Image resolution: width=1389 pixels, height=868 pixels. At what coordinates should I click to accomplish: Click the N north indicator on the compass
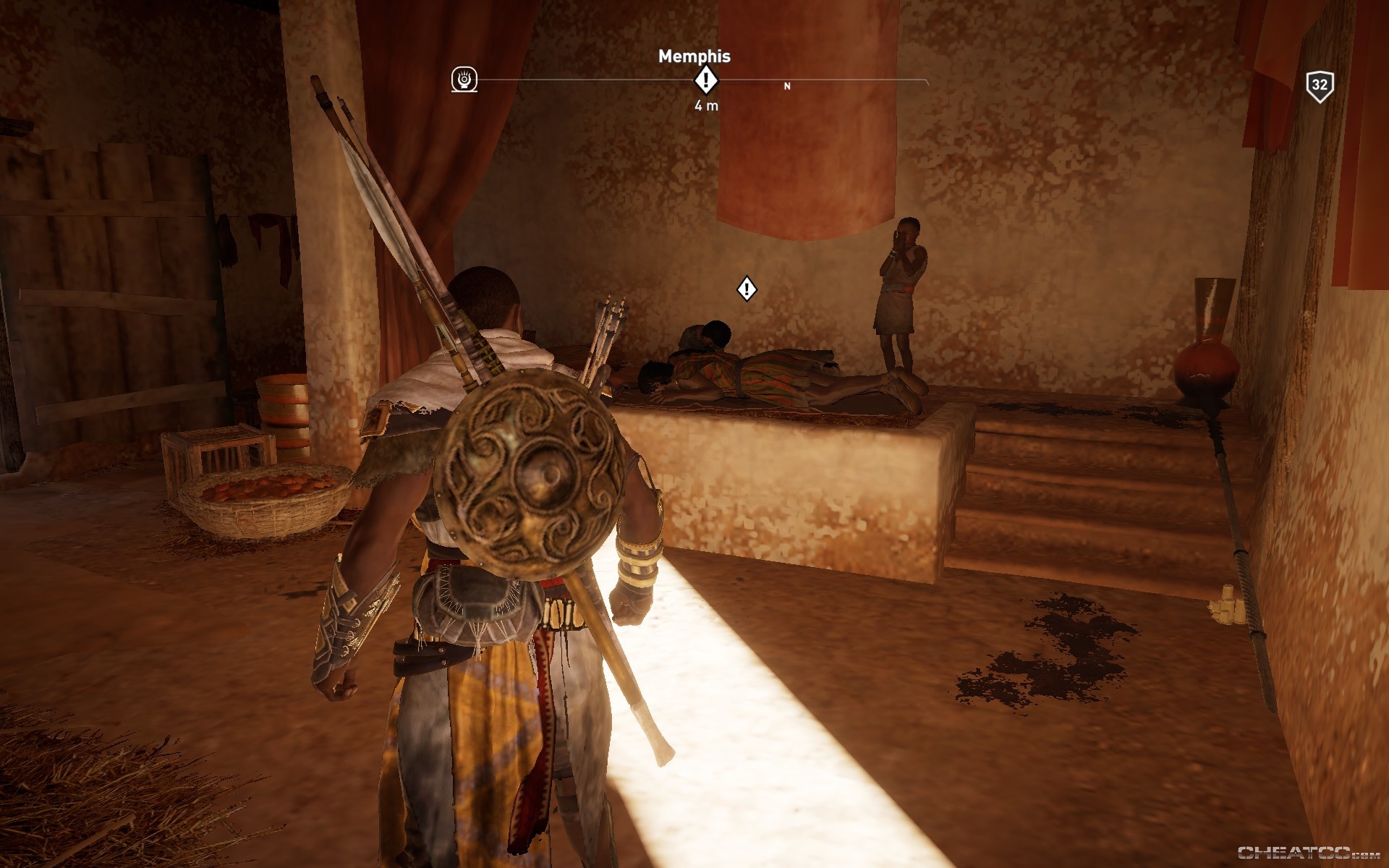[786, 85]
